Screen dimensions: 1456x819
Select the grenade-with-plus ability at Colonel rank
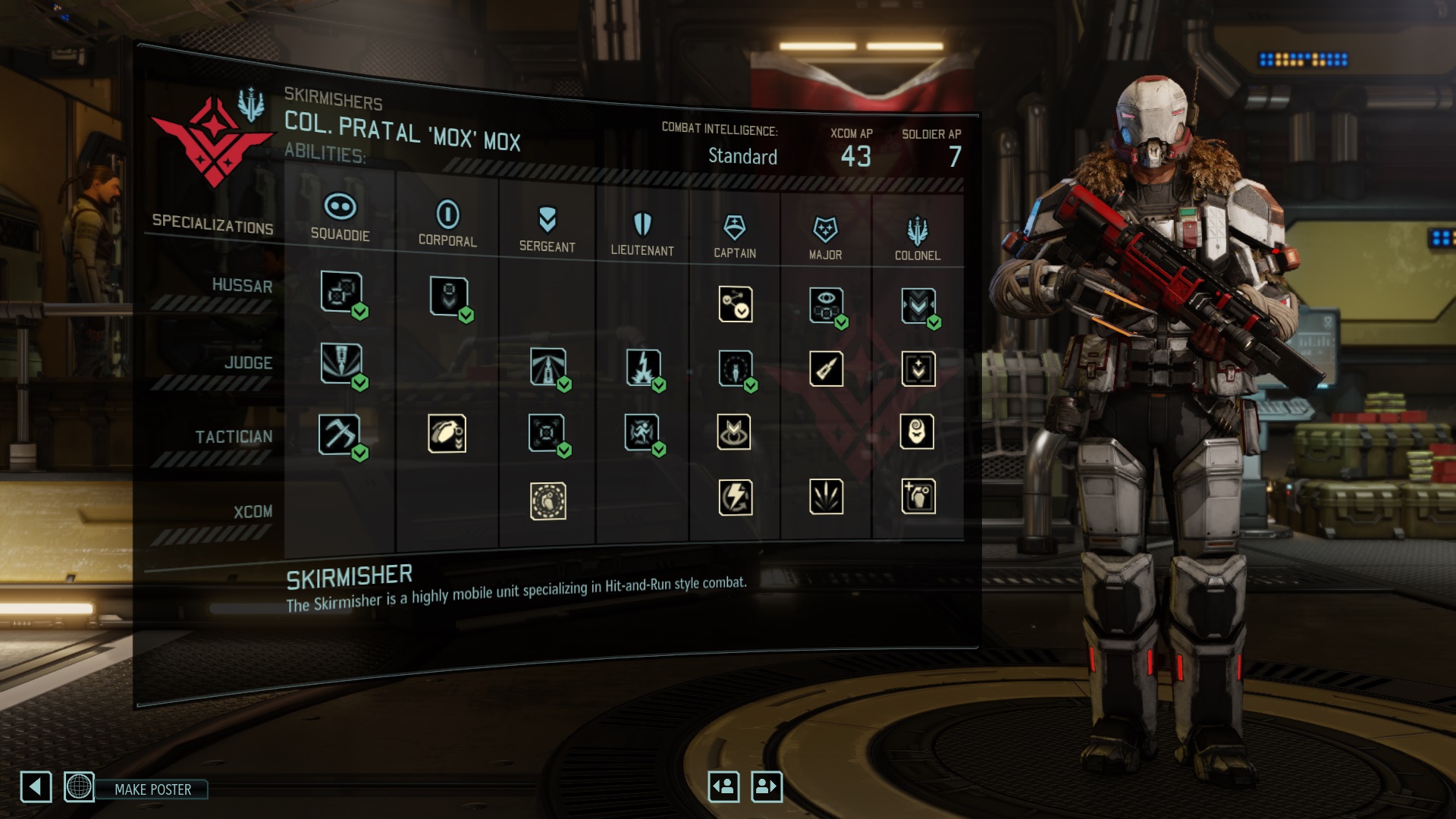click(918, 497)
